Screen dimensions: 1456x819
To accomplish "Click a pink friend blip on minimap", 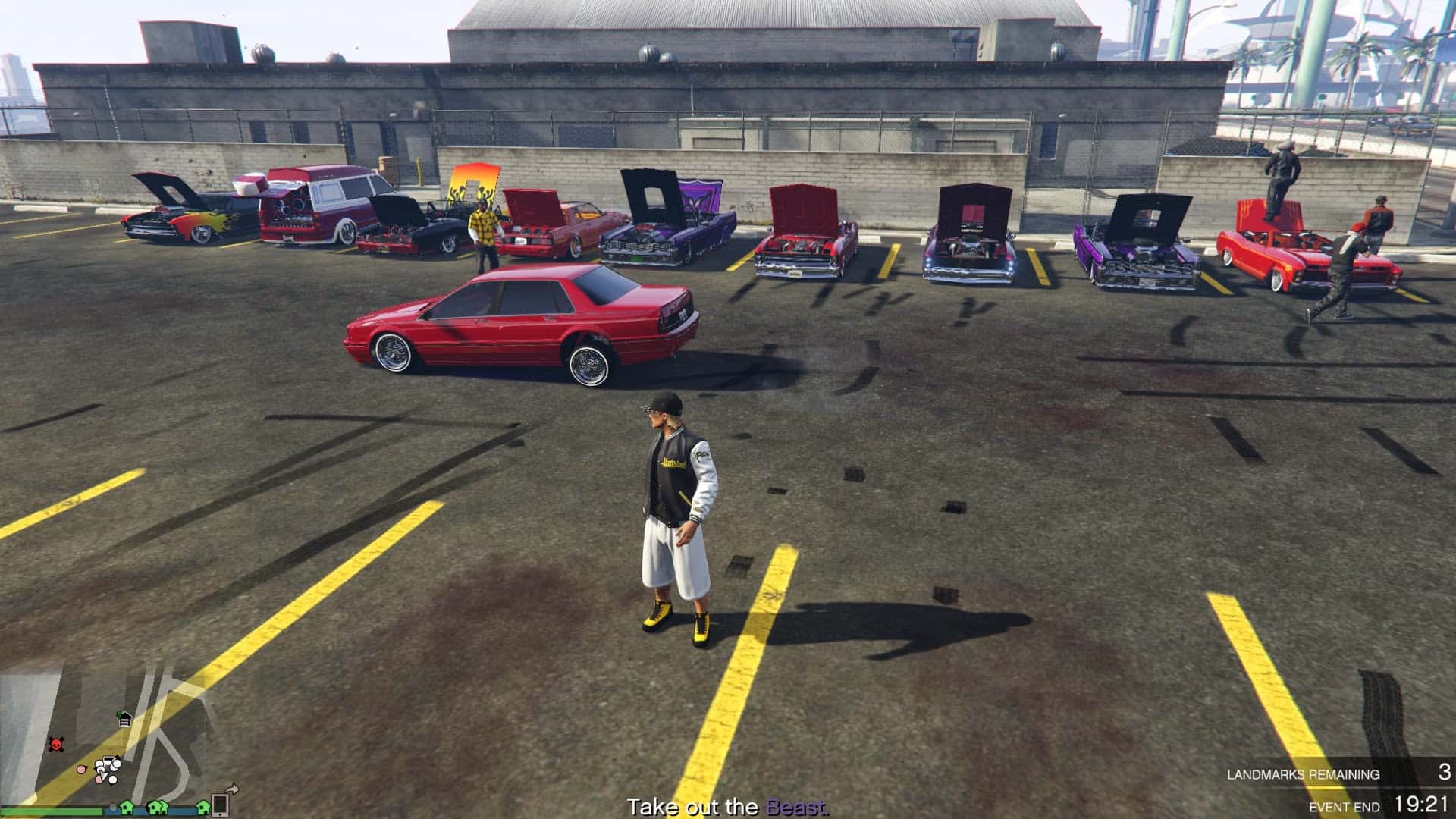I will pyautogui.click(x=81, y=770).
